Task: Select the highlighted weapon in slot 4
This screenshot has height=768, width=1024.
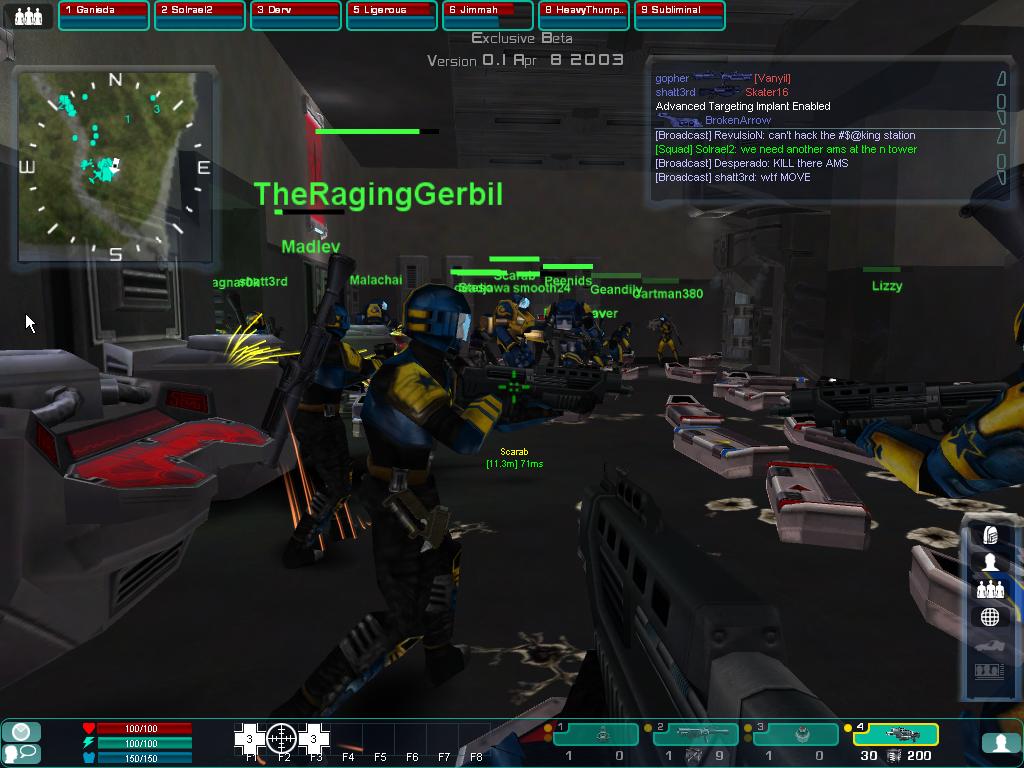Action: [896, 735]
